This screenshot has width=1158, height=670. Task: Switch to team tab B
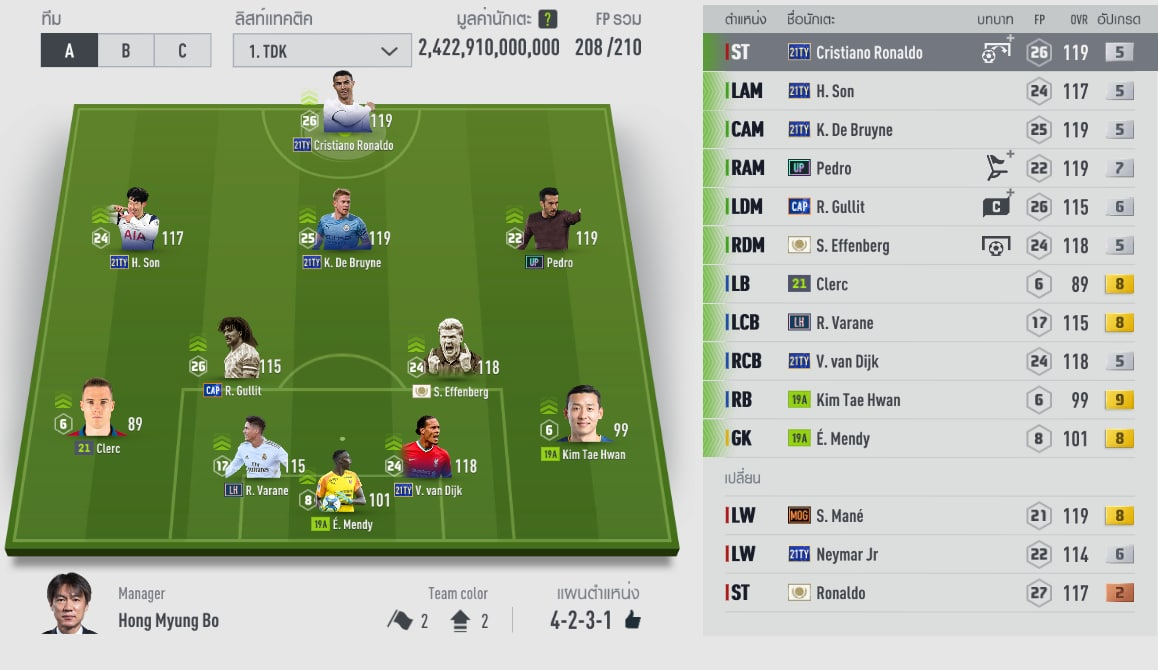[125, 50]
